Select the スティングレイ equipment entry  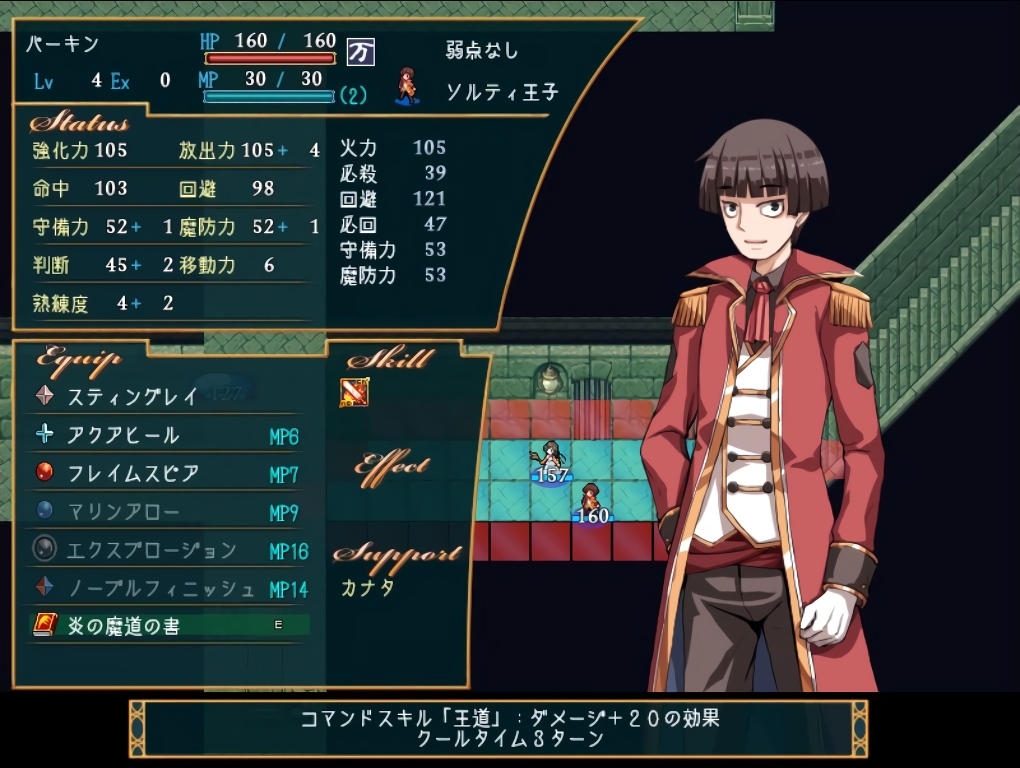133,396
